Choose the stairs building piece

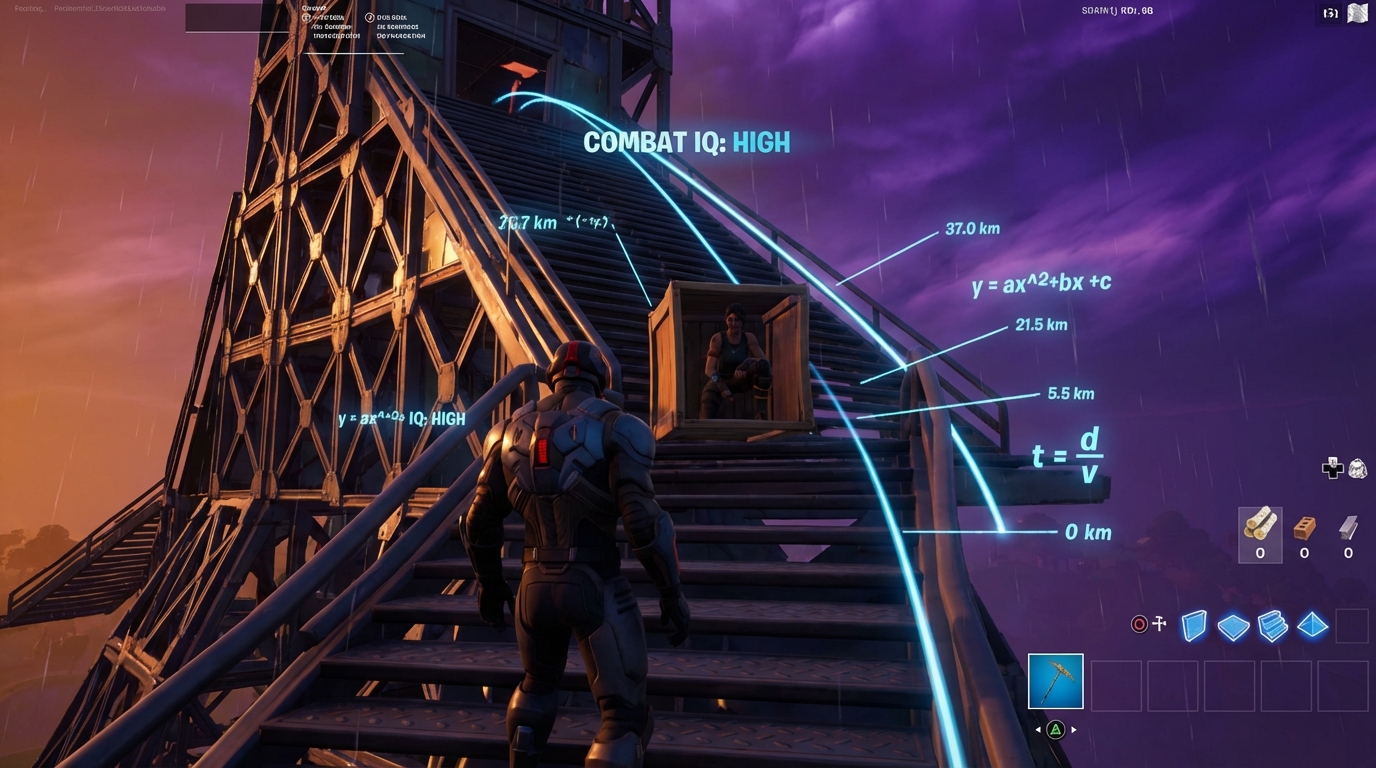(1272, 626)
